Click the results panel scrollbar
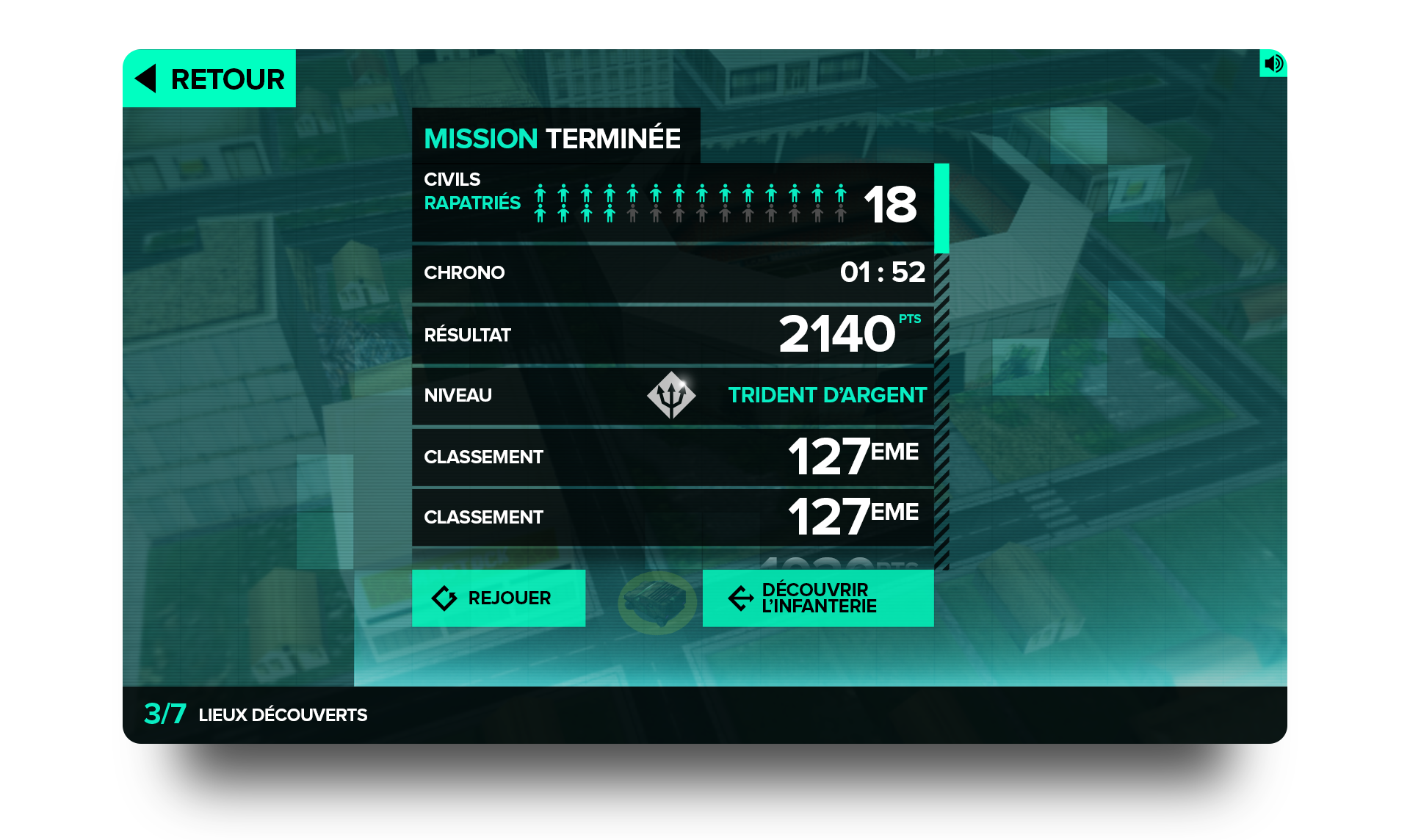This screenshot has width=1410, height=840. tap(941, 209)
